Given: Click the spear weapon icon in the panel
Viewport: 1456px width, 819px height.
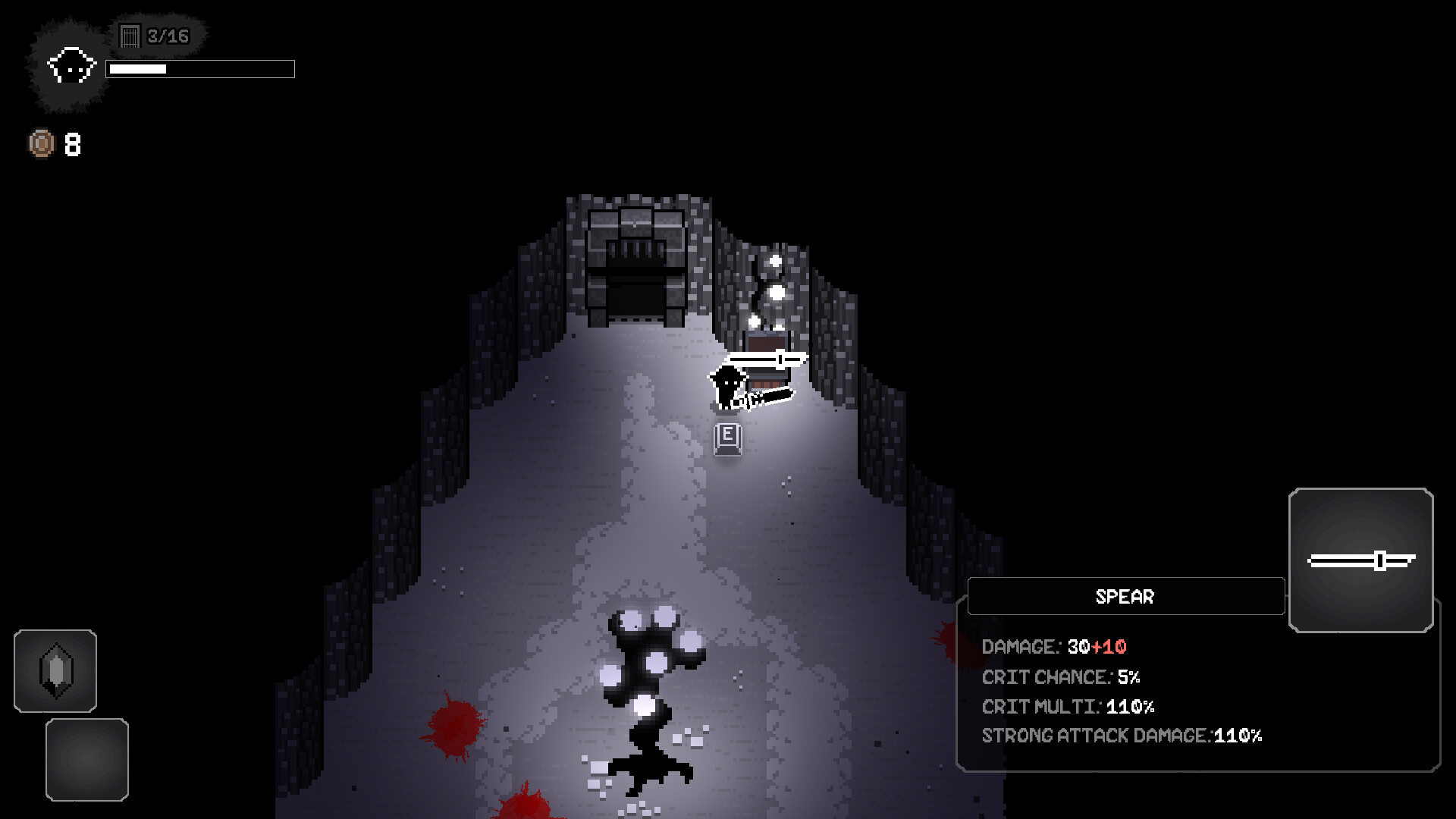Looking at the screenshot, I should (x=1360, y=561).
